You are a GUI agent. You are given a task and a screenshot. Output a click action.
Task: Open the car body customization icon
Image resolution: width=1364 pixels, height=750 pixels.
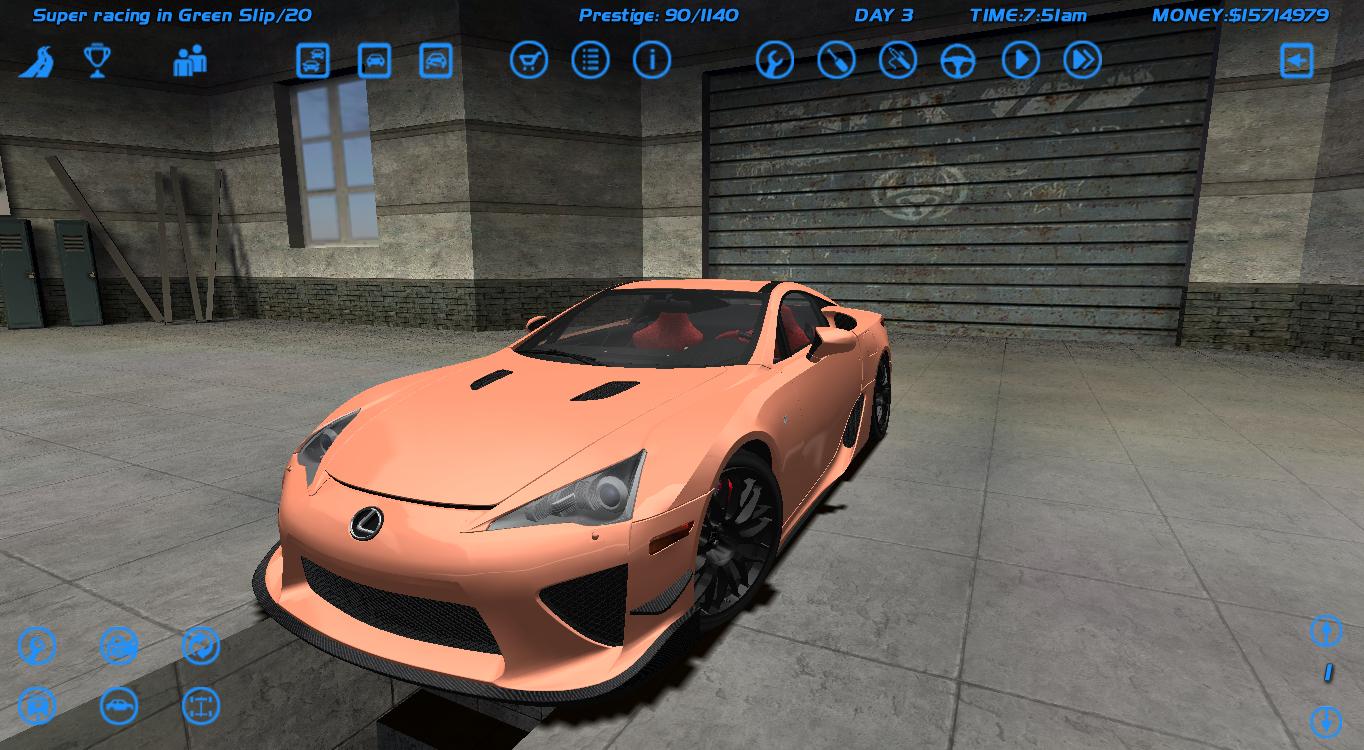(117, 705)
